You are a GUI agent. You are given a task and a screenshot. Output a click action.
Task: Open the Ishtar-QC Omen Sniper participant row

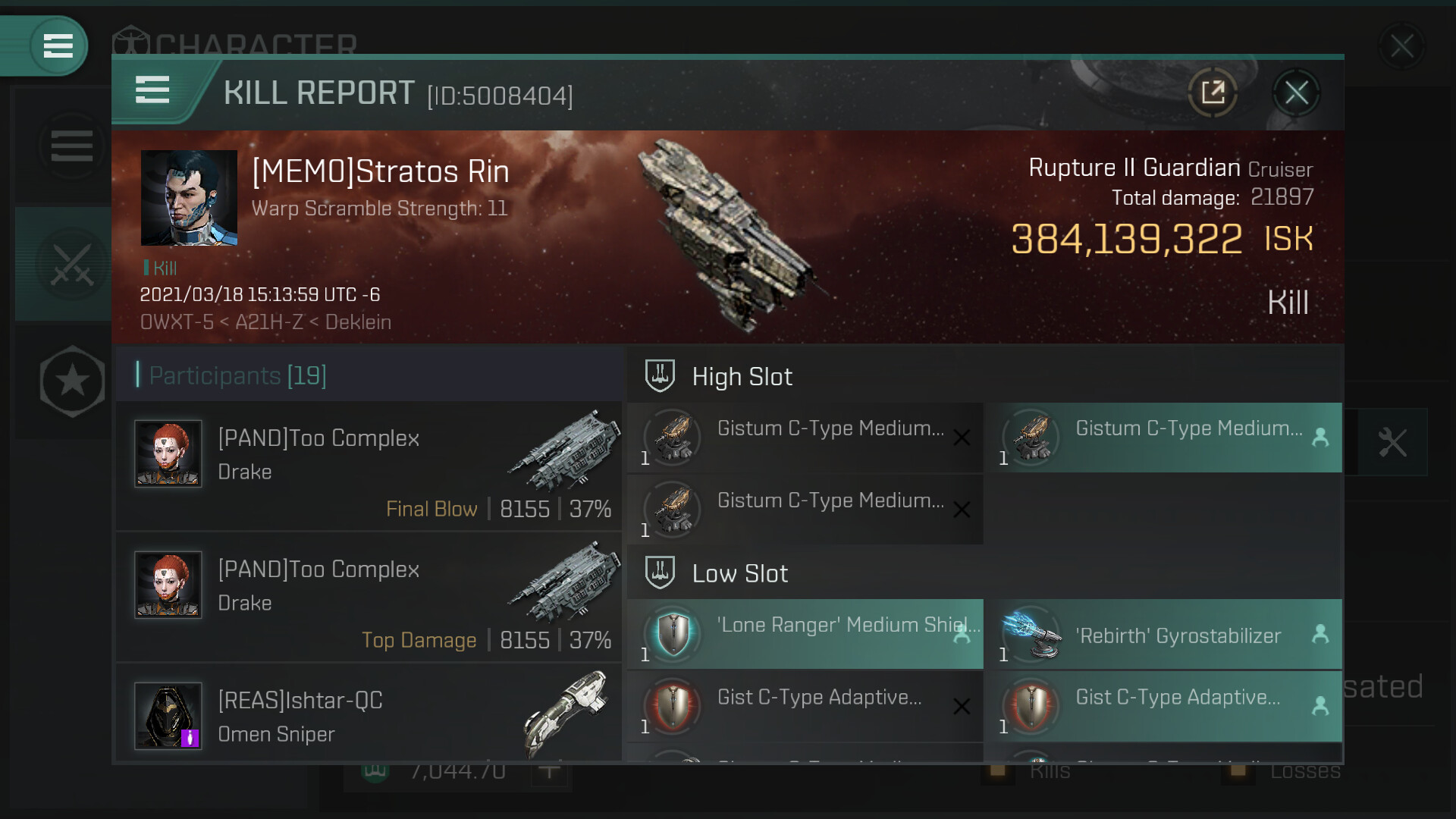369,715
